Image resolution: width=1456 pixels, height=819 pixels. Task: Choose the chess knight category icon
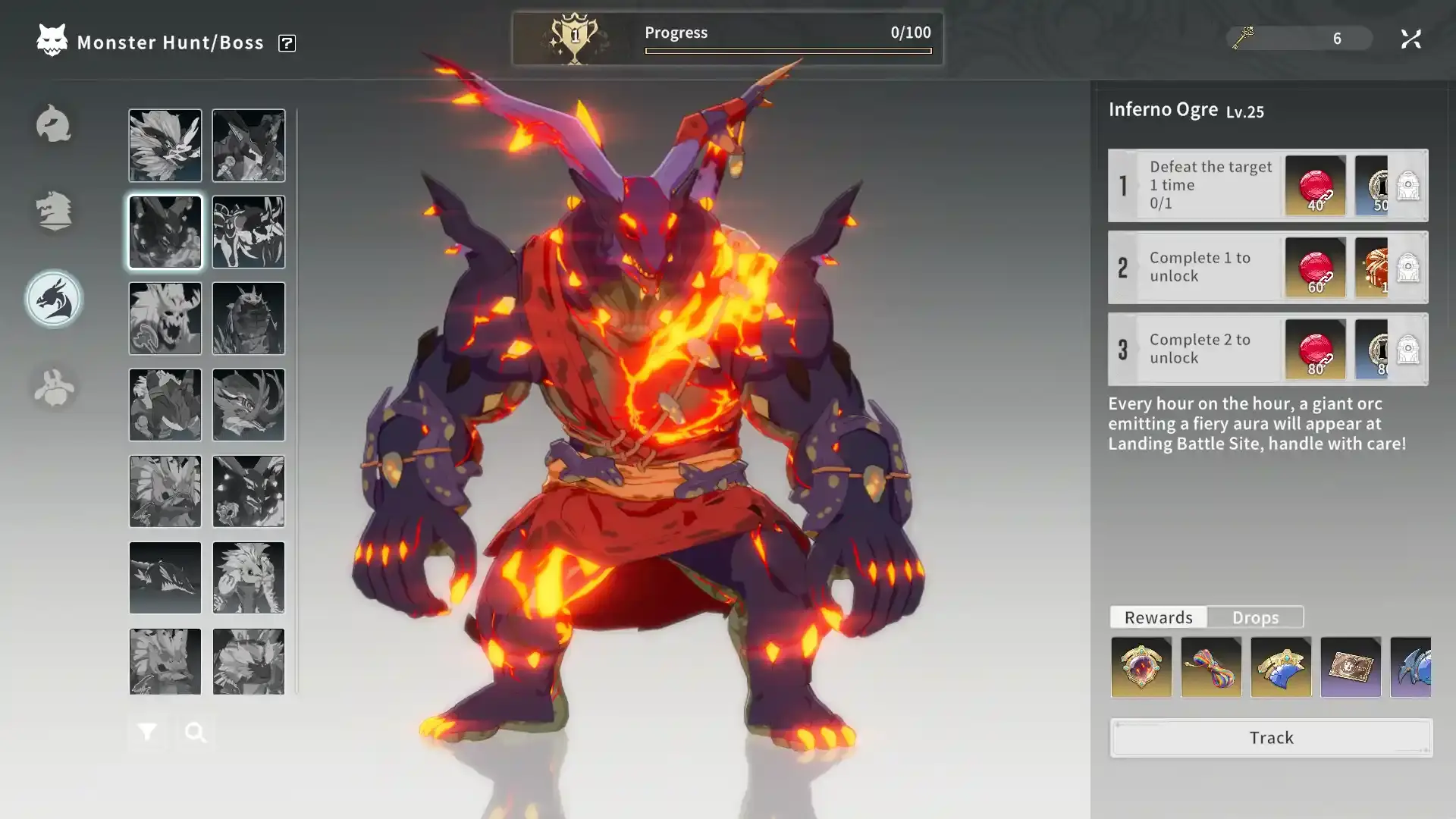(54, 211)
